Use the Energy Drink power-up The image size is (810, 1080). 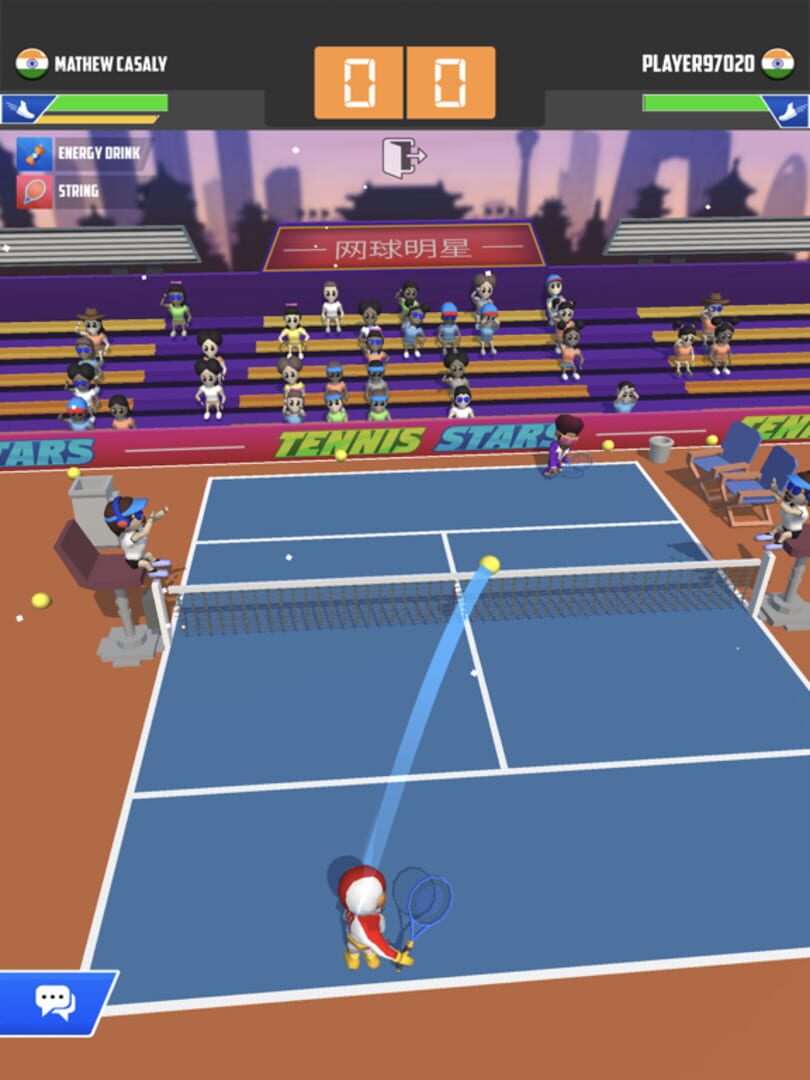coord(35,154)
